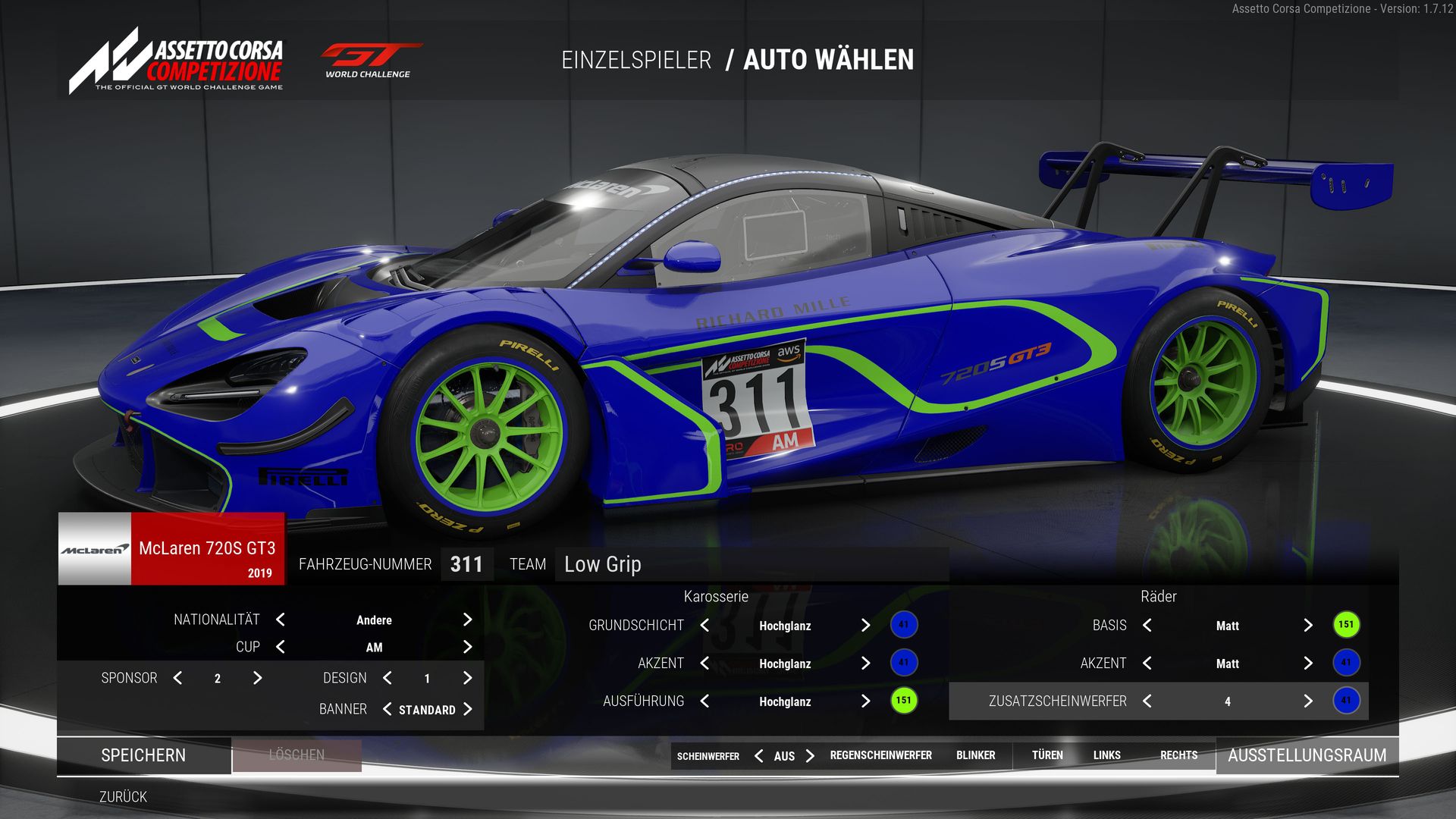This screenshot has height=819, width=1456.
Task: Select next Nationalität with right arrow
Action: (467, 620)
